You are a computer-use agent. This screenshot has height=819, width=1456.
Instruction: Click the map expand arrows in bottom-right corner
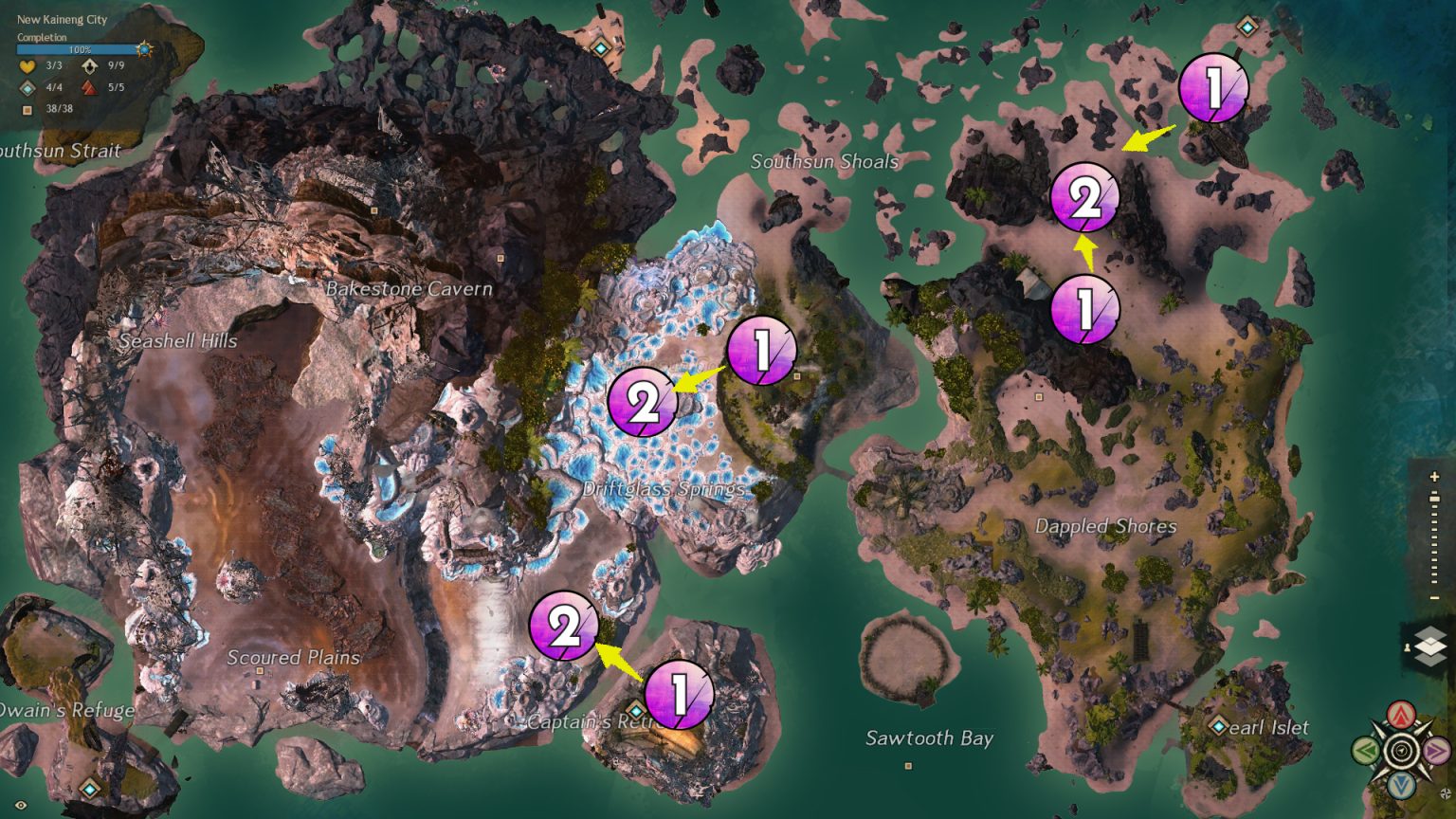pyautogui.click(x=1445, y=792)
